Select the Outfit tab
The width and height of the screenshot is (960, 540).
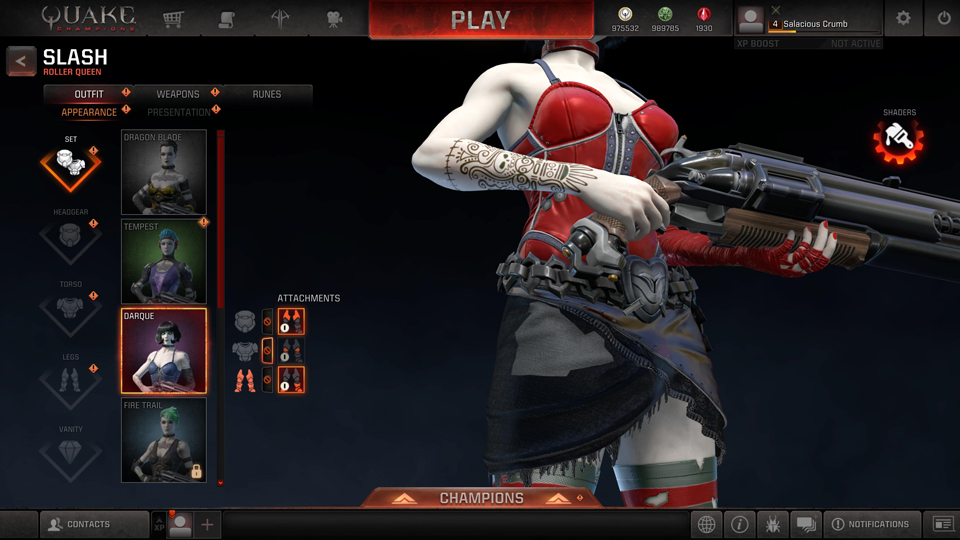click(89, 94)
